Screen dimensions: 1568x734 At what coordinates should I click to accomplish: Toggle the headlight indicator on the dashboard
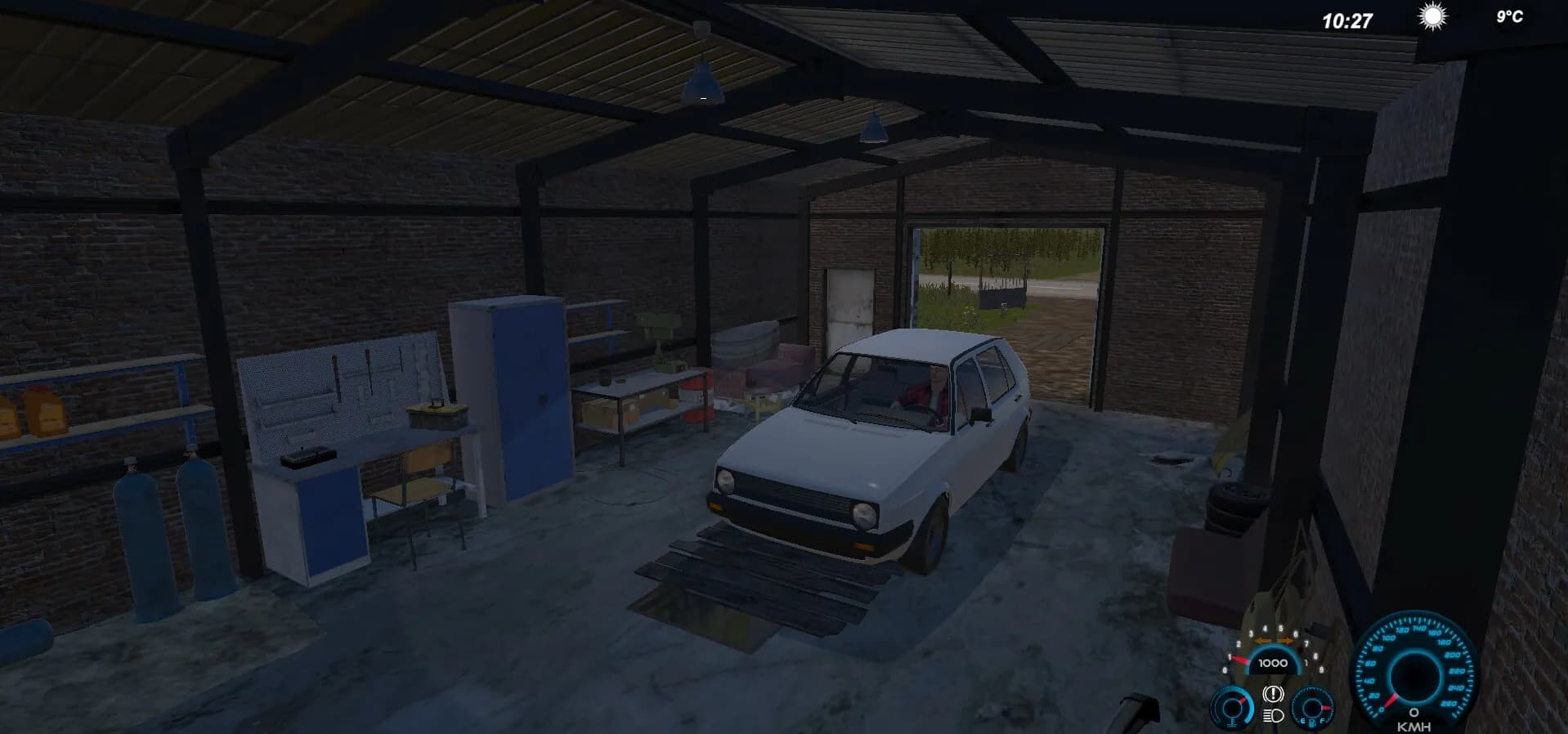coord(1274,715)
